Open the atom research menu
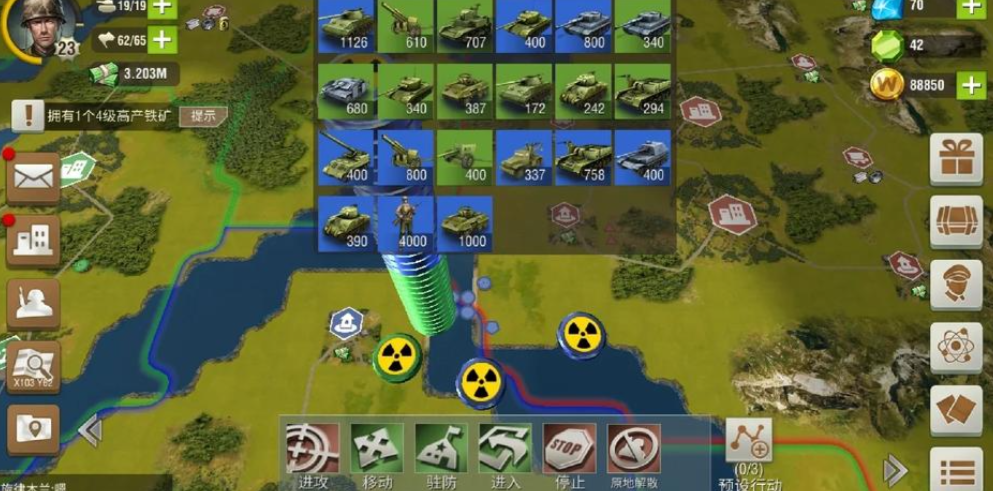993x491 pixels. 956,348
